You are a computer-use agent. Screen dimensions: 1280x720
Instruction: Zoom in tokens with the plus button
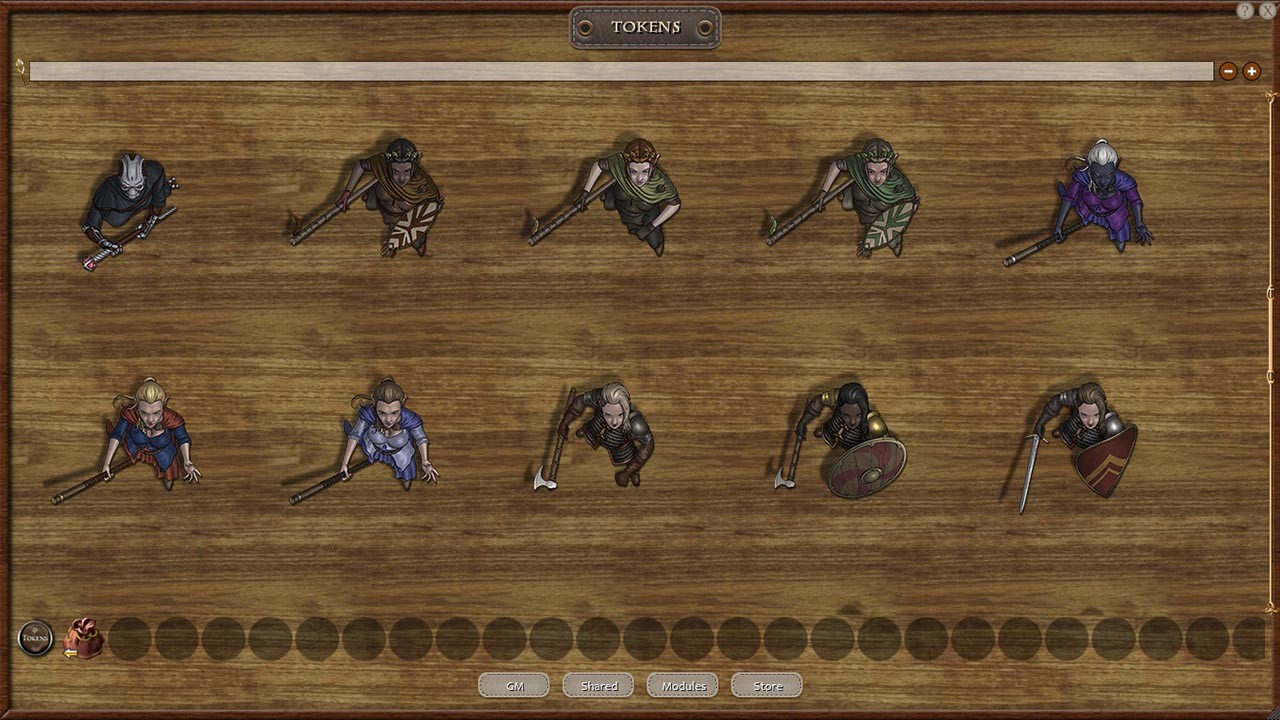pyautogui.click(x=1251, y=71)
